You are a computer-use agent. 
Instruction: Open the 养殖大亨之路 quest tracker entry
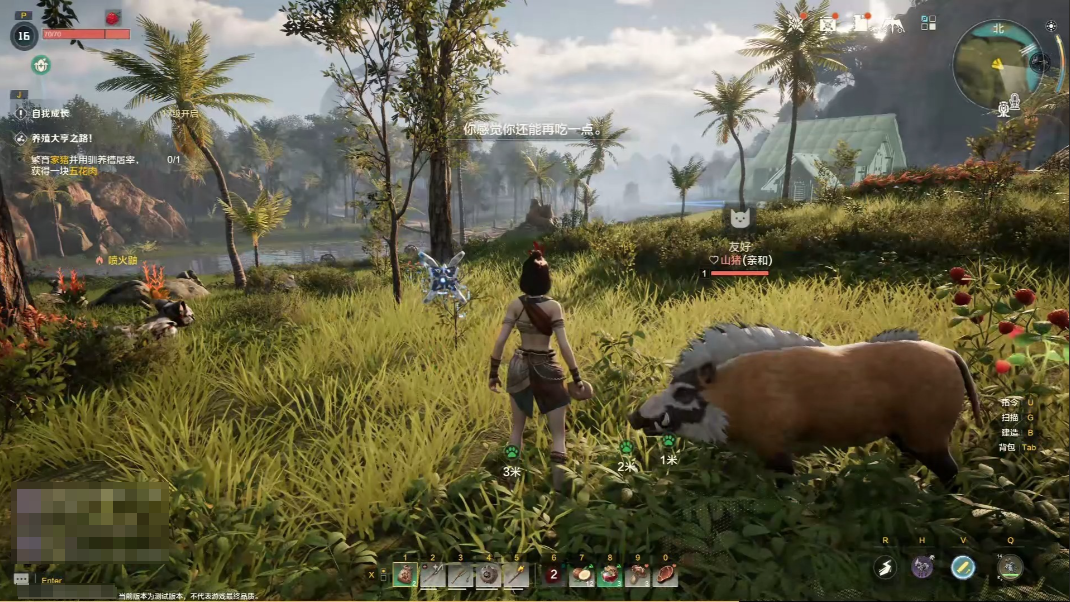[62, 139]
